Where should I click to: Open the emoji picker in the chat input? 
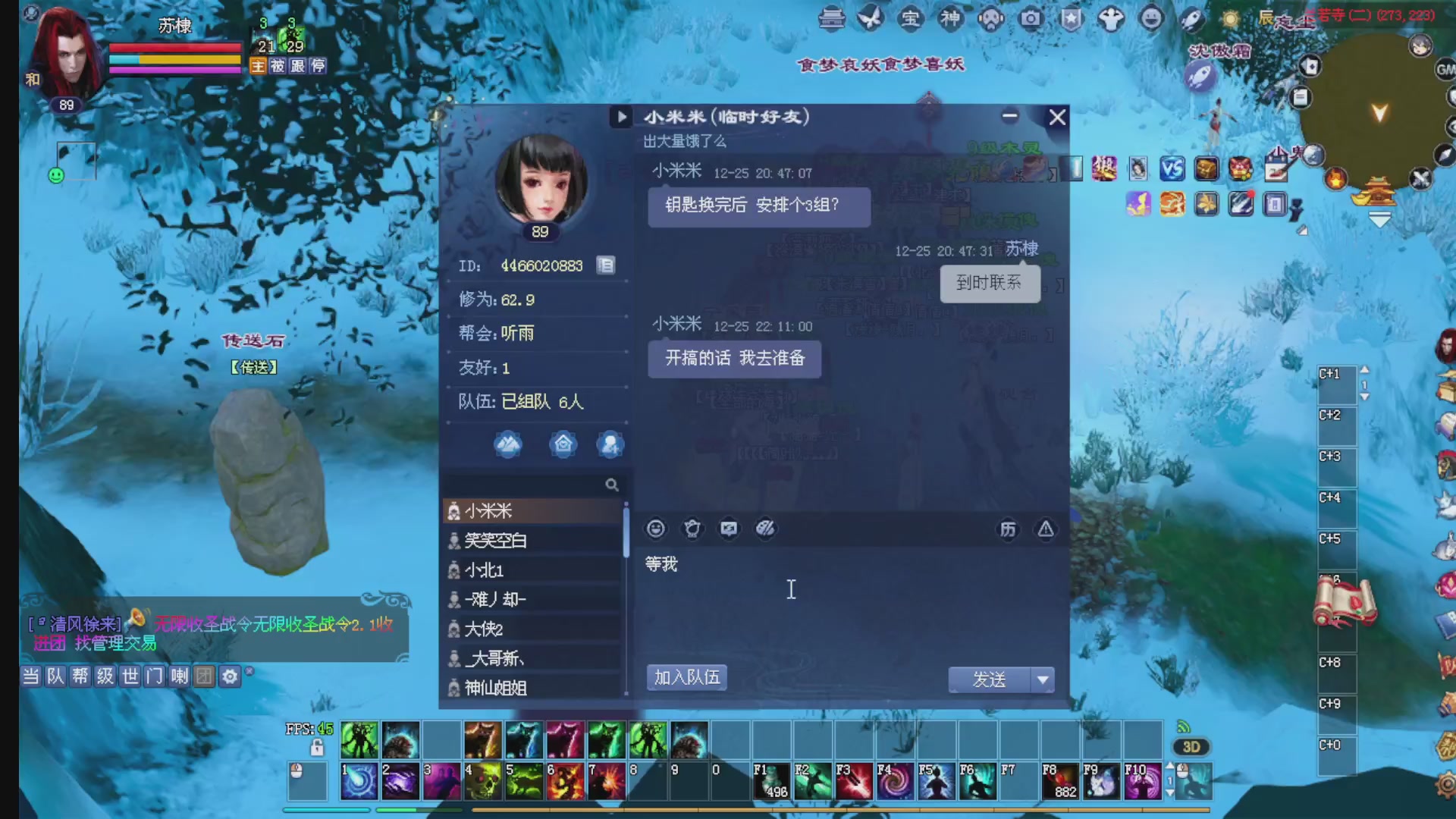pyautogui.click(x=655, y=529)
